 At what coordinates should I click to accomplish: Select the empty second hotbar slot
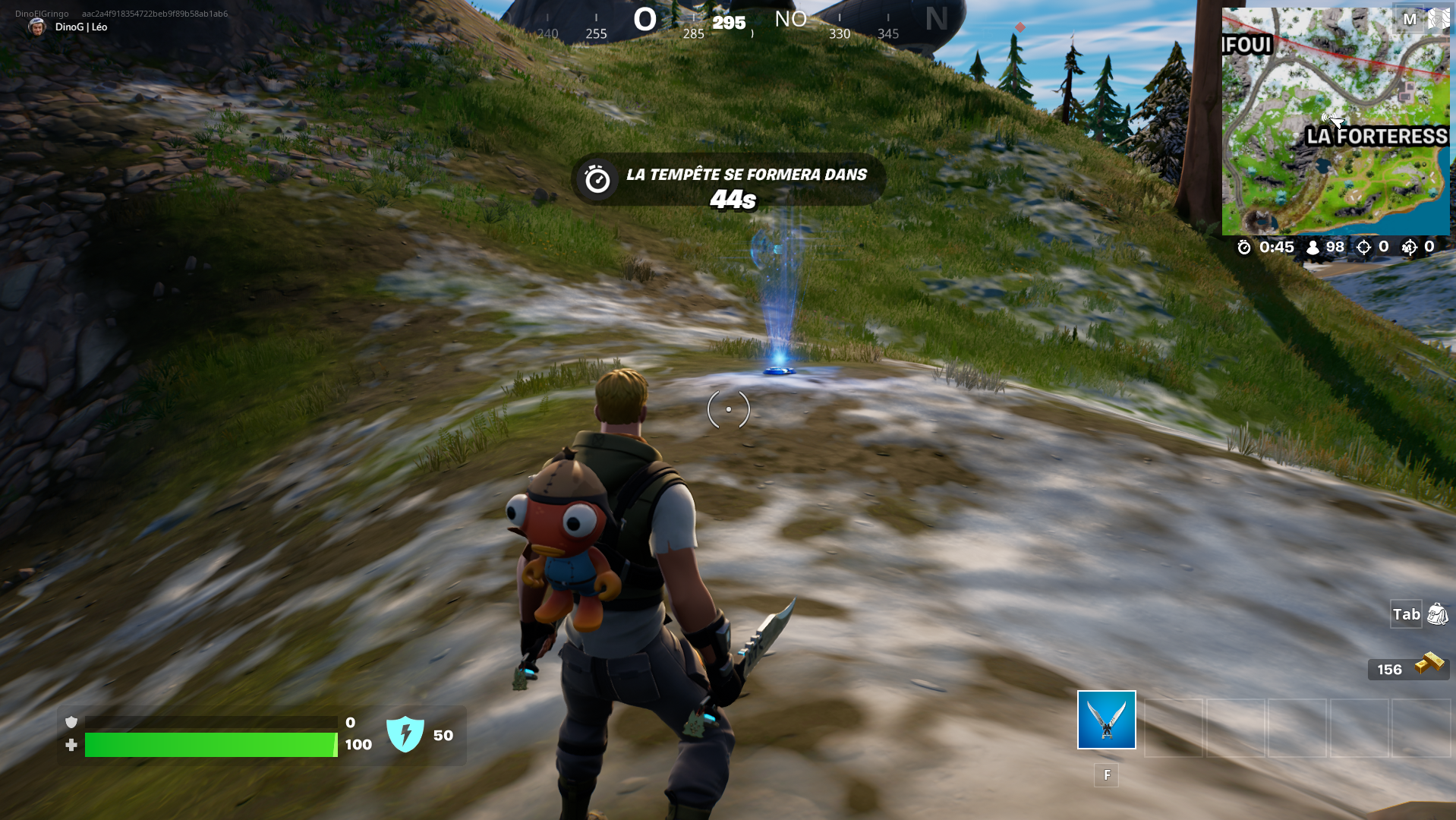point(1174,729)
